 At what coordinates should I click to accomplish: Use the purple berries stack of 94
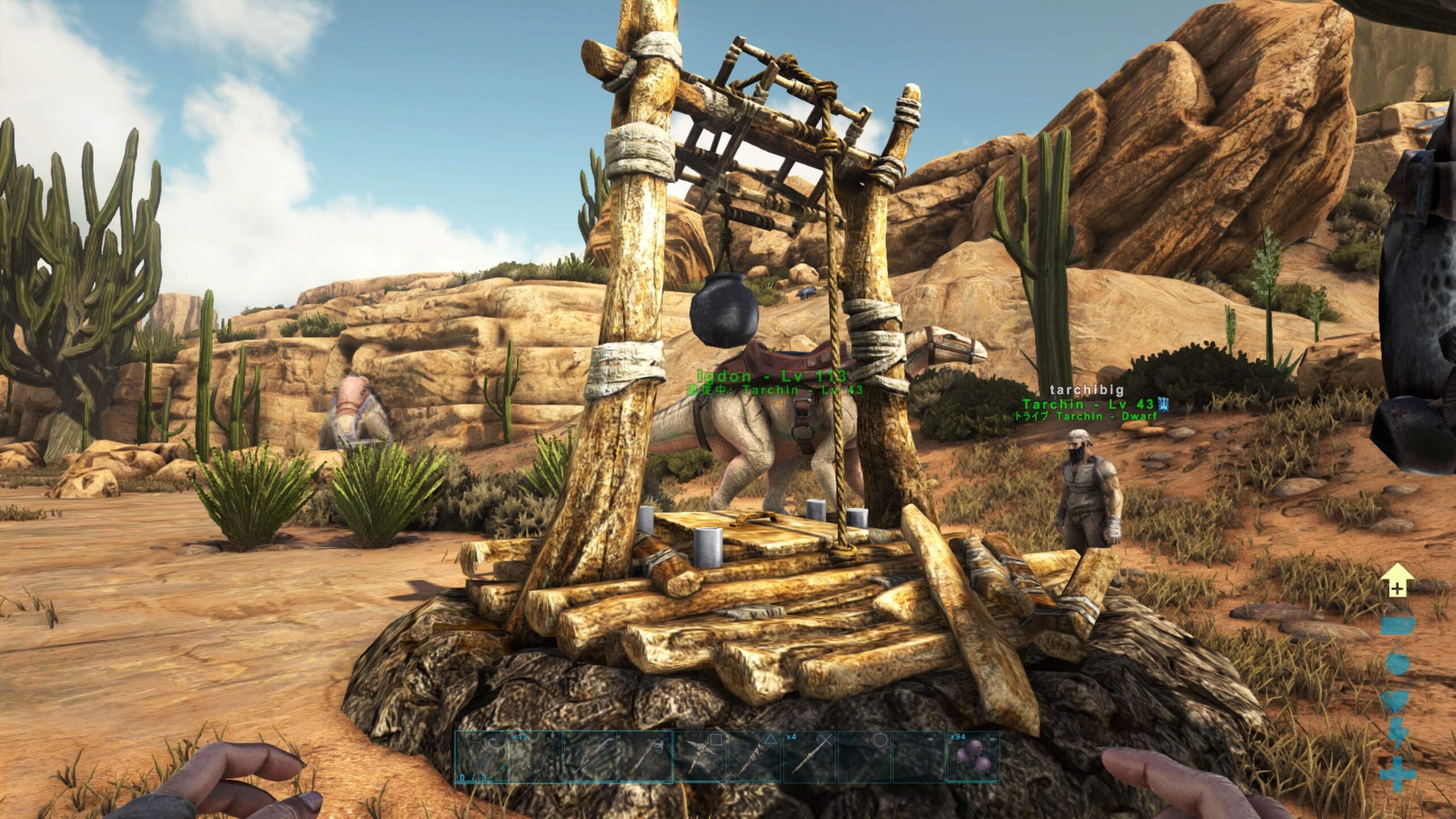pos(974,757)
